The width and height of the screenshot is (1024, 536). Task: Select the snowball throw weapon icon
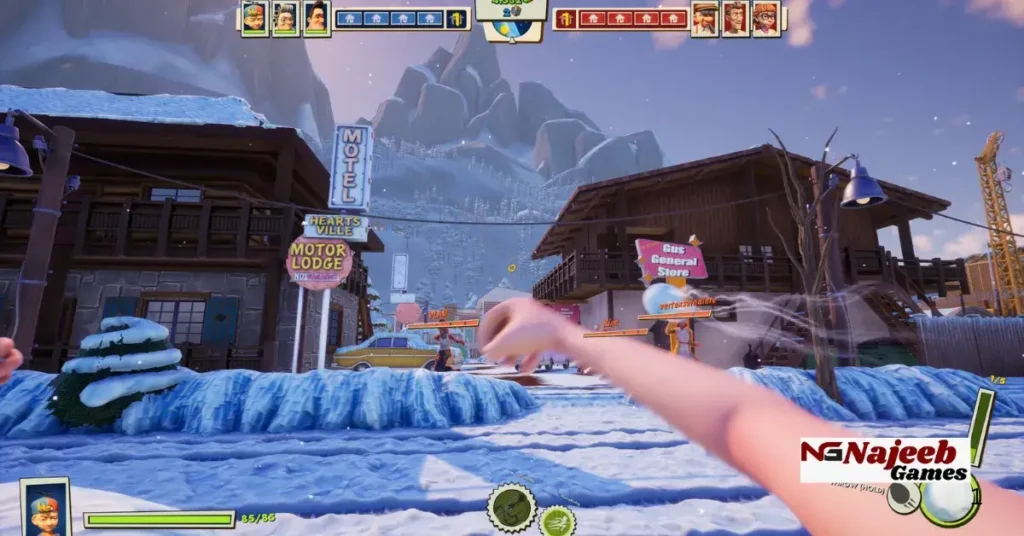click(x=947, y=500)
